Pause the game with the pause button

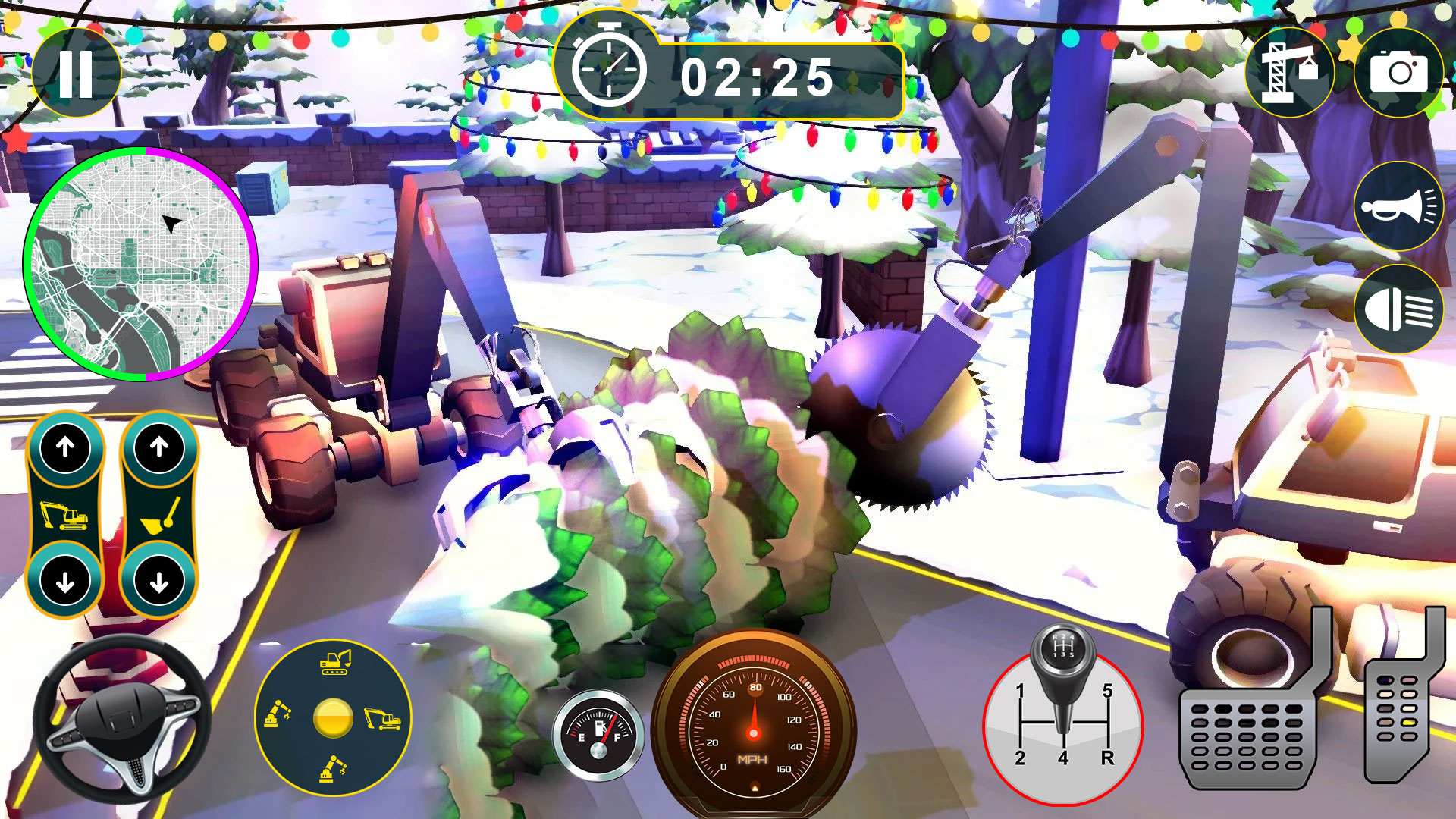(x=76, y=74)
